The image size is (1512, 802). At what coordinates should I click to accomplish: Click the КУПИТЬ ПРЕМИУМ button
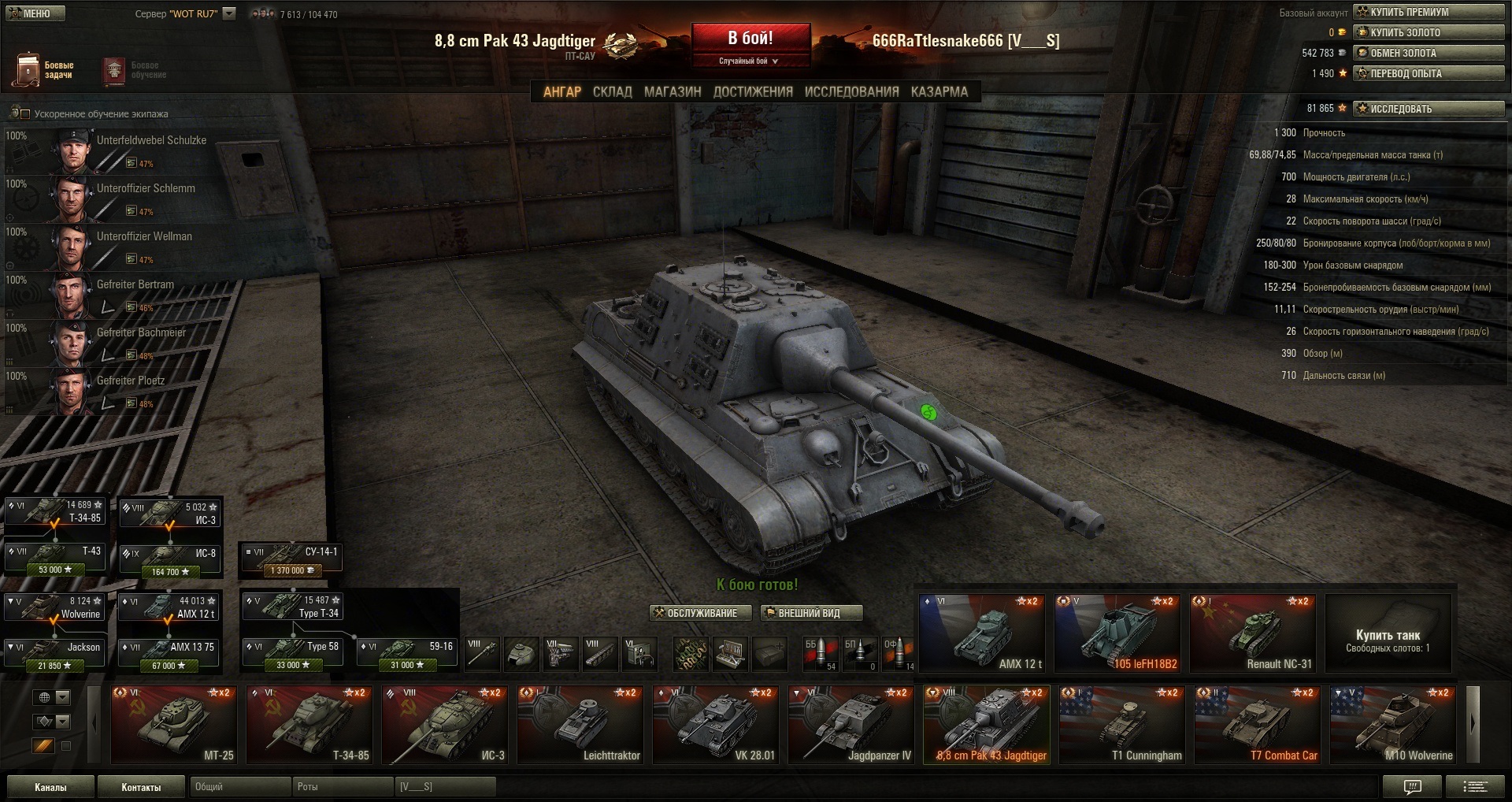click(1429, 12)
